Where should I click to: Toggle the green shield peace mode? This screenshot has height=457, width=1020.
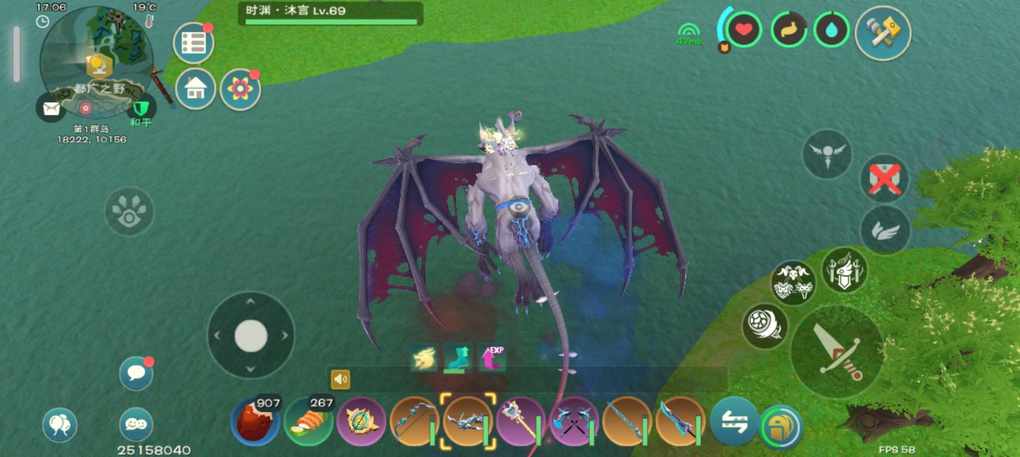142,108
